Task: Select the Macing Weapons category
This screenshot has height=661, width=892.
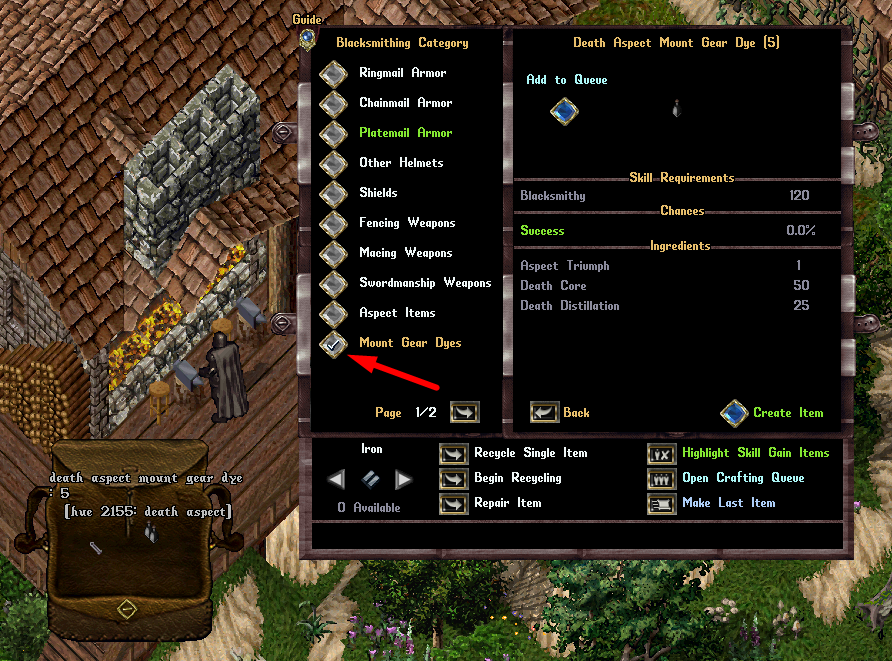Action: pos(333,254)
